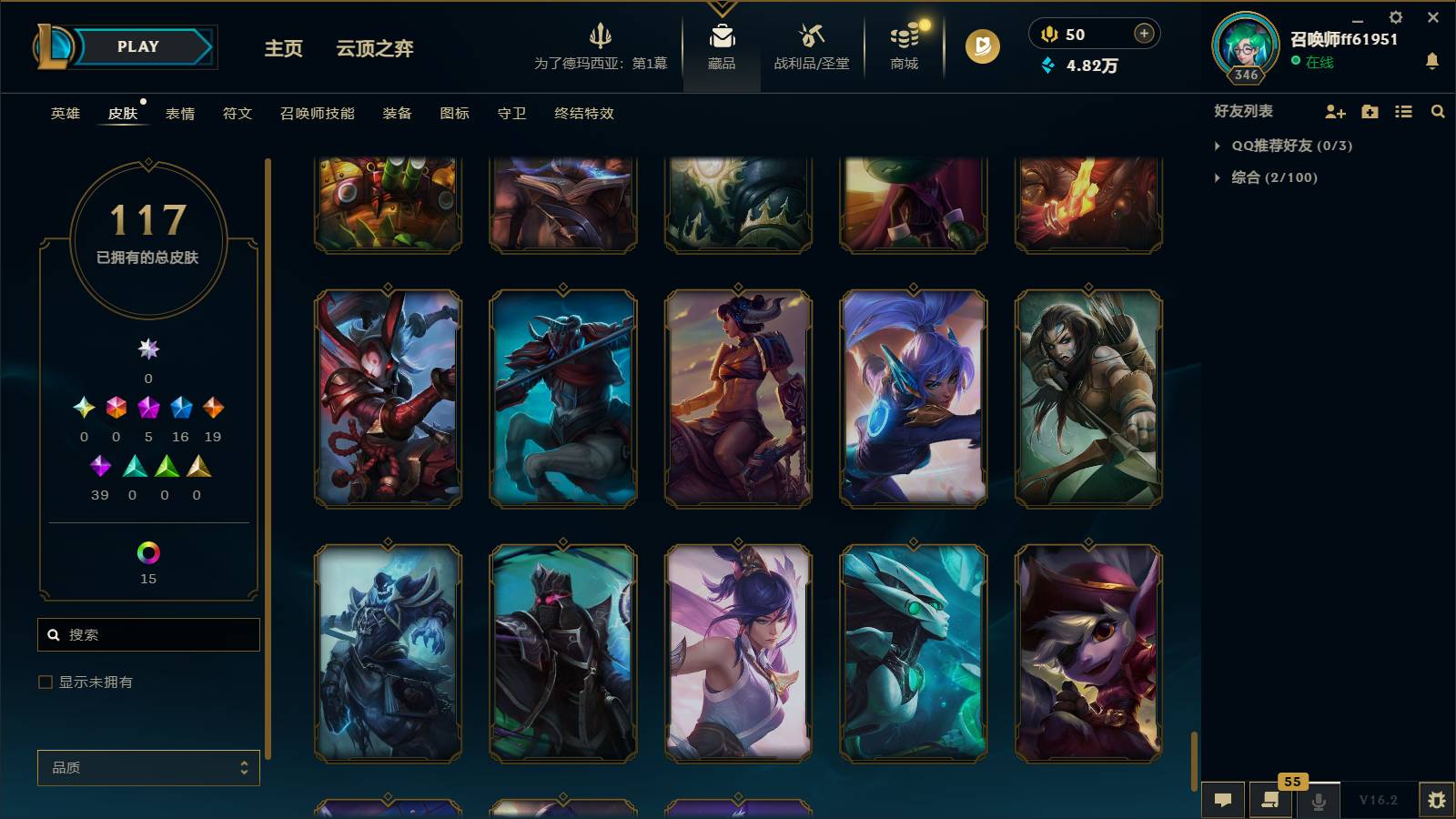The width and height of the screenshot is (1456, 819).
Task: Click the create friend group folder icon
Action: click(x=1370, y=111)
